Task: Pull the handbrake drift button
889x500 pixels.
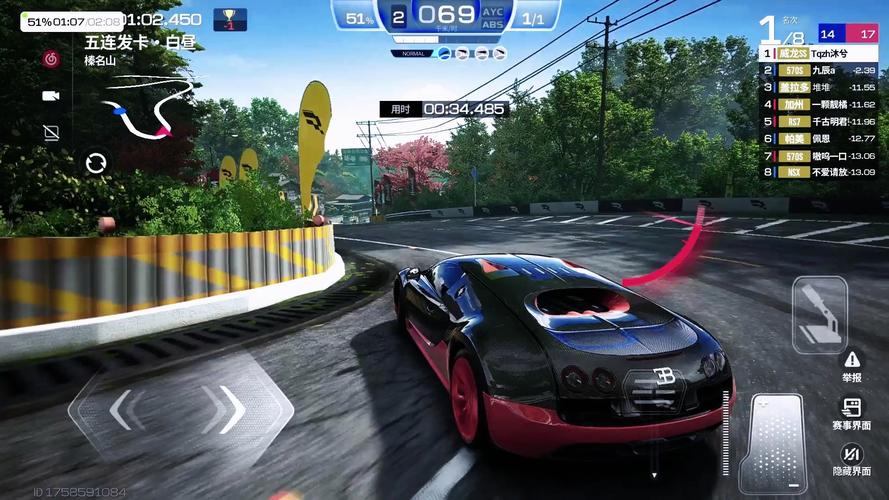Action: pyautogui.click(x=819, y=314)
